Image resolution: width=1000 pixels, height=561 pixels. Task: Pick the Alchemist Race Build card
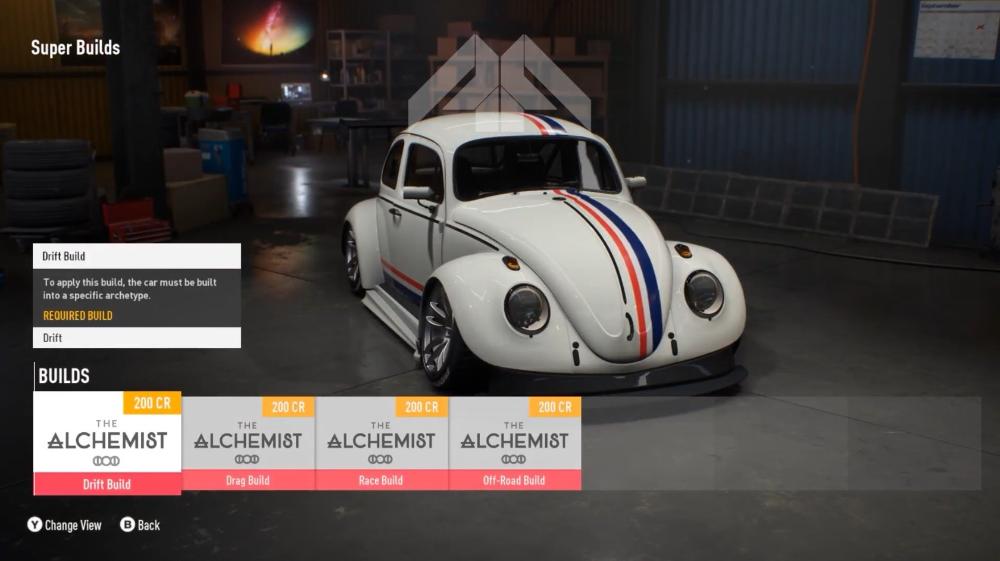pyautogui.click(x=381, y=443)
